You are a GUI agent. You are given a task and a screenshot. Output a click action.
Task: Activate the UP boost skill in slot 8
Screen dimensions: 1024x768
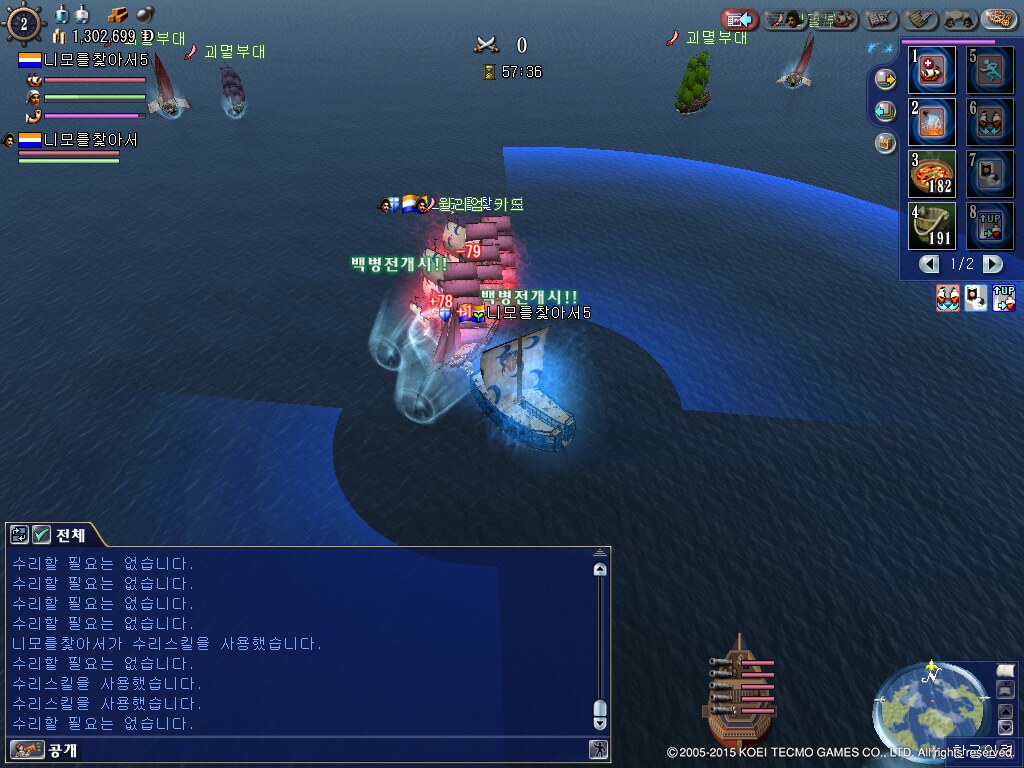tap(989, 226)
